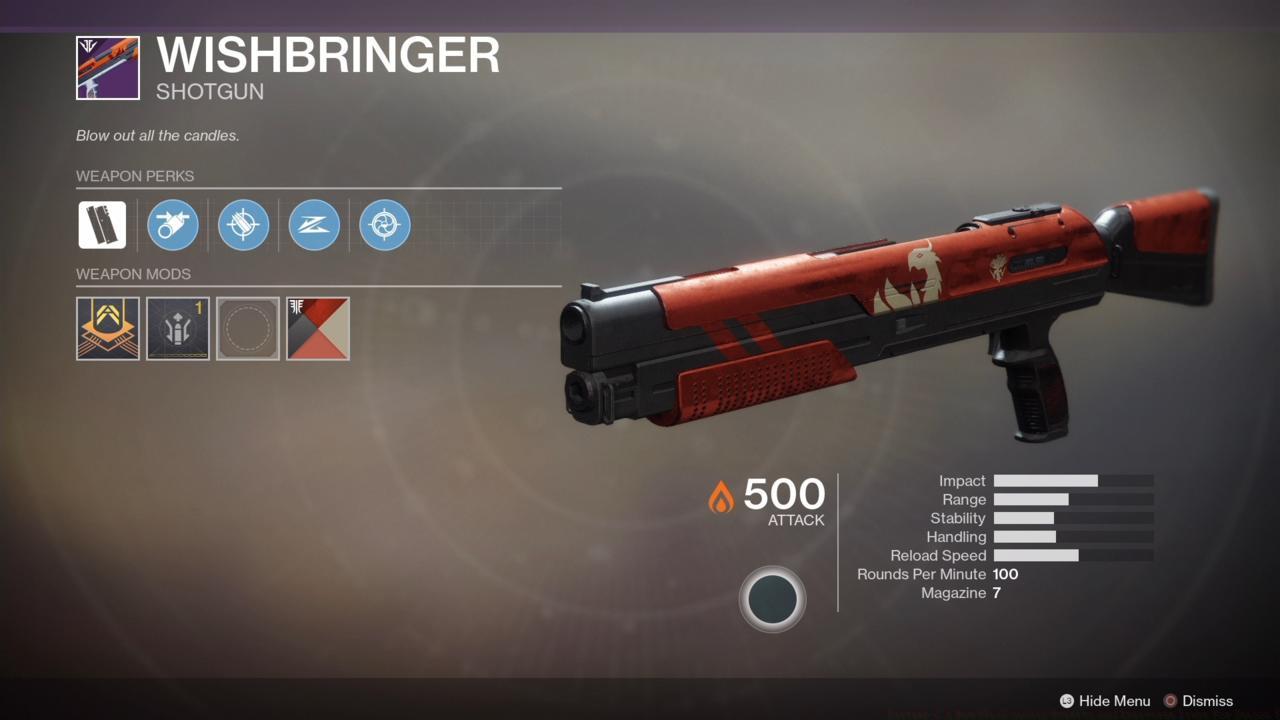Click the WEAPON PERKS section header
Screen dimensions: 1280x720
tap(136, 176)
